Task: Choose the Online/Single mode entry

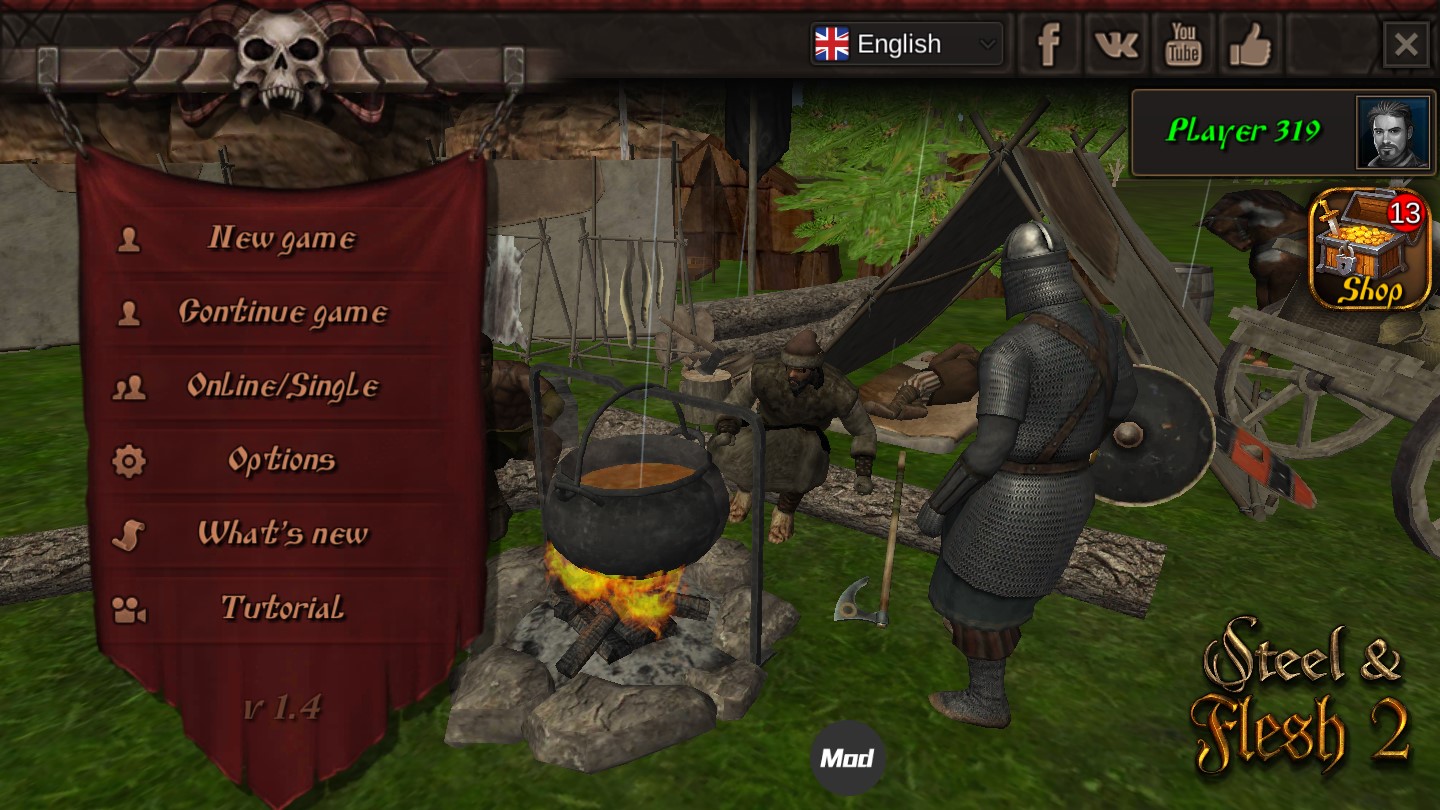Action: click(x=282, y=386)
